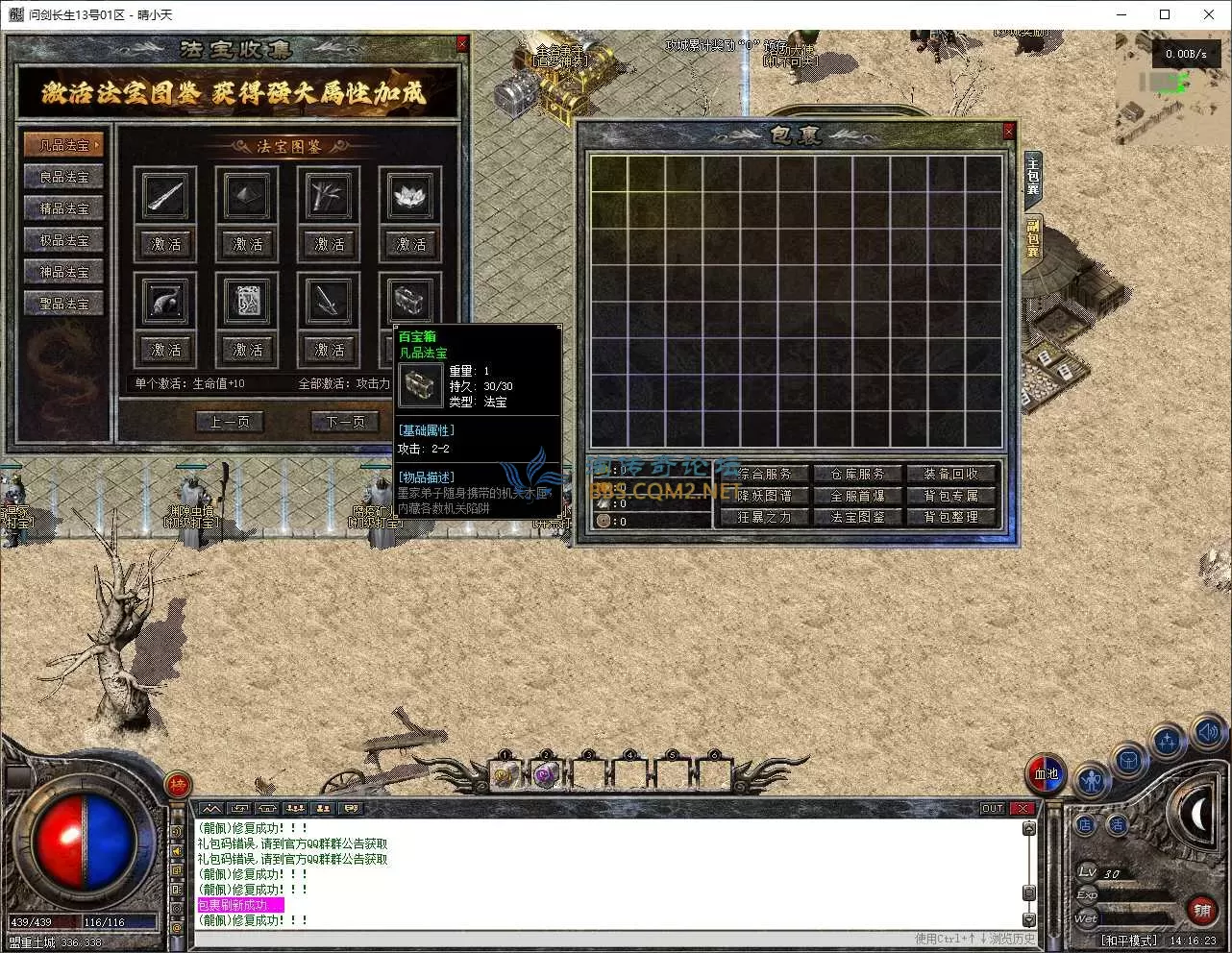The height and width of the screenshot is (953, 1232).
Task: Switch to the 精品法宝 category
Action: point(63,208)
